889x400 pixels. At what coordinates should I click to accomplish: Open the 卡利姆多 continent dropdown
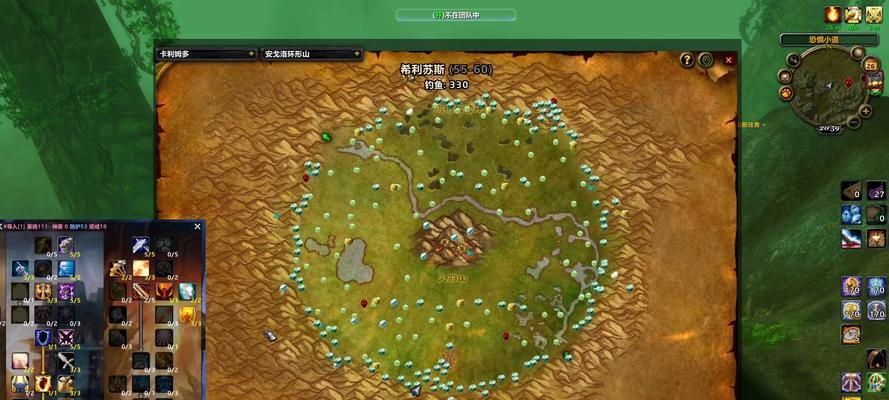[206, 54]
